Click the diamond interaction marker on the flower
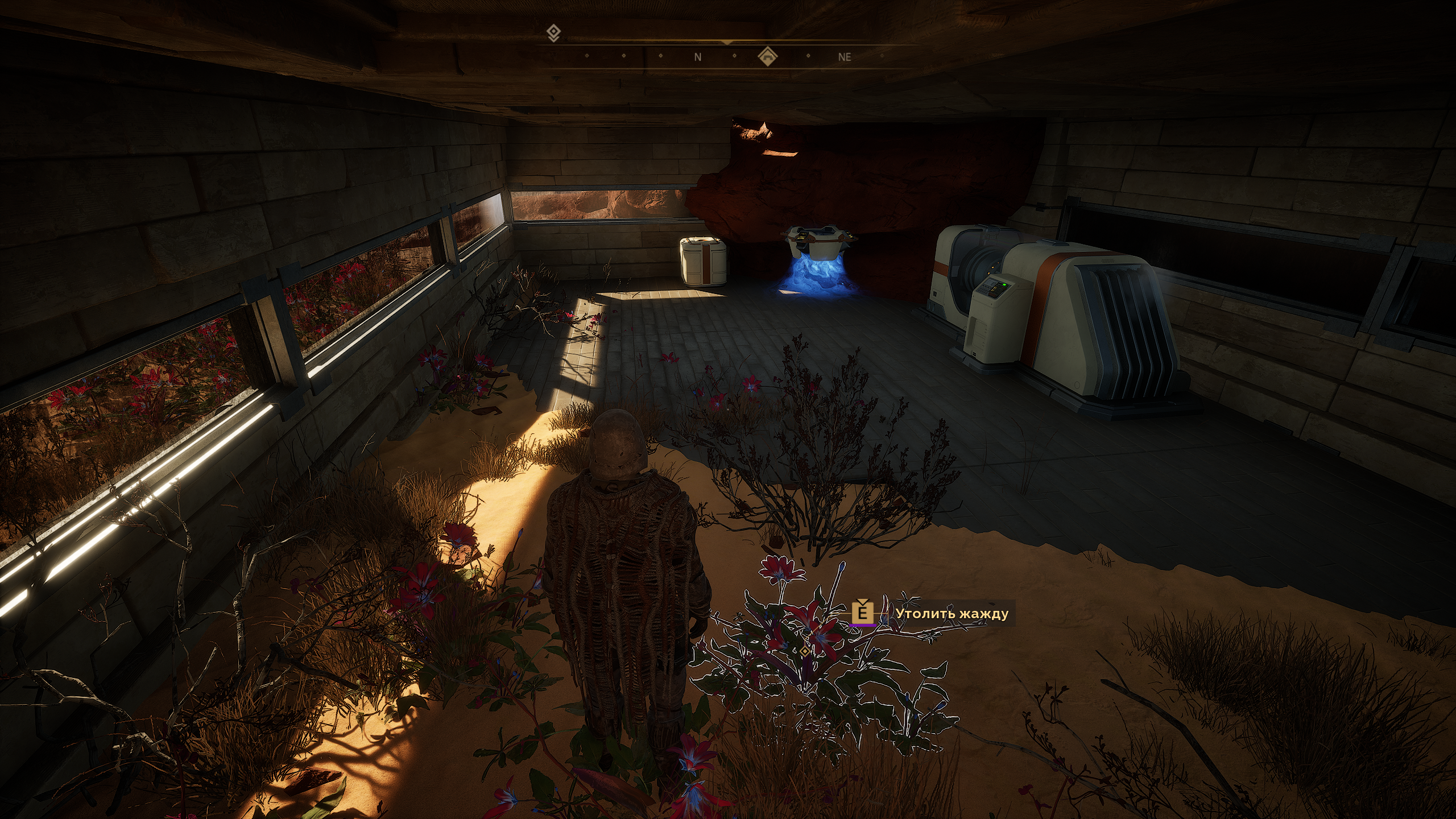Image resolution: width=1456 pixels, height=819 pixels. [804, 651]
